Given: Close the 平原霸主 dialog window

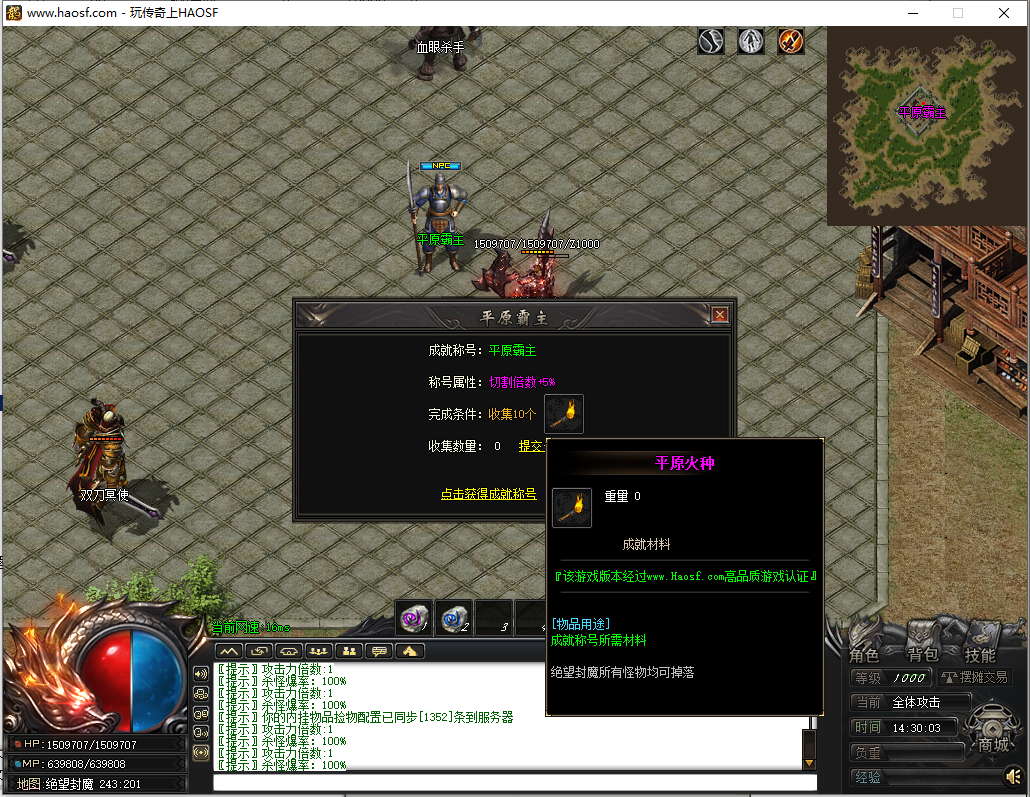Looking at the screenshot, I should click(x=720, y=315).
